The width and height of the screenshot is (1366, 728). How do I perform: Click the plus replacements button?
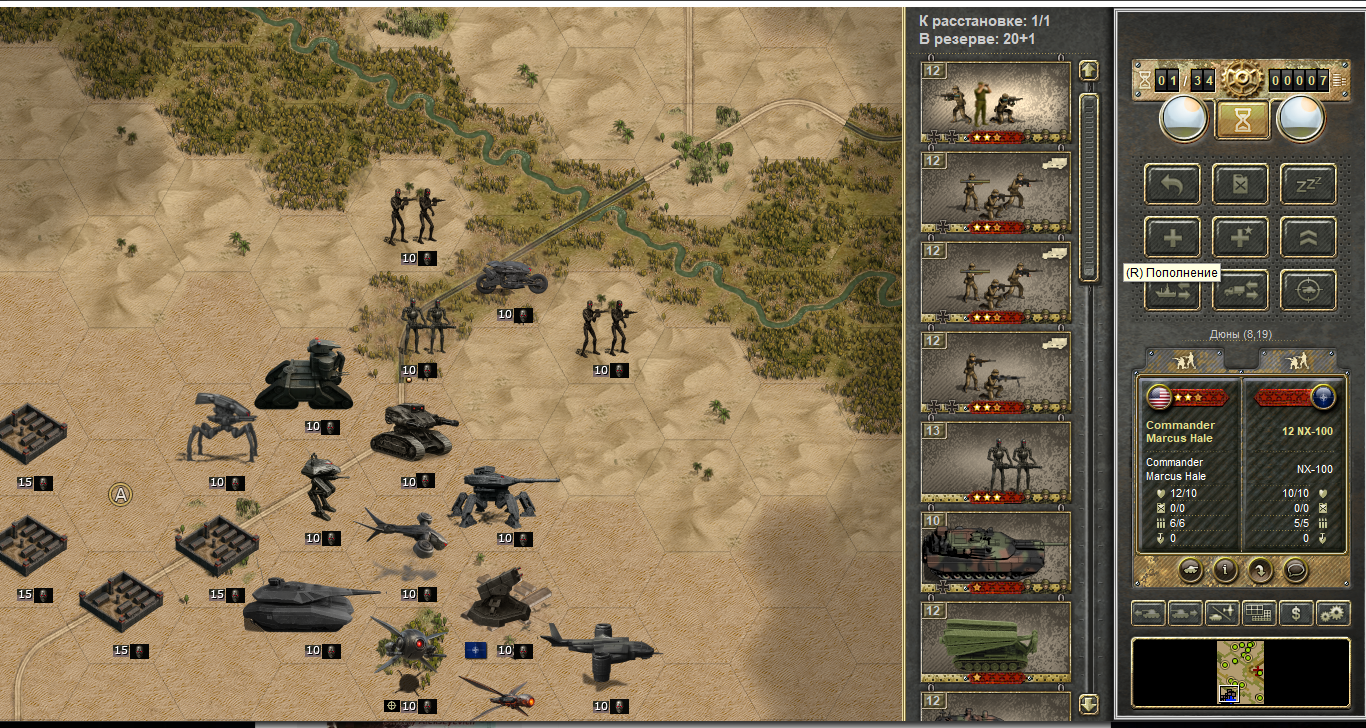pos(1172,238)
